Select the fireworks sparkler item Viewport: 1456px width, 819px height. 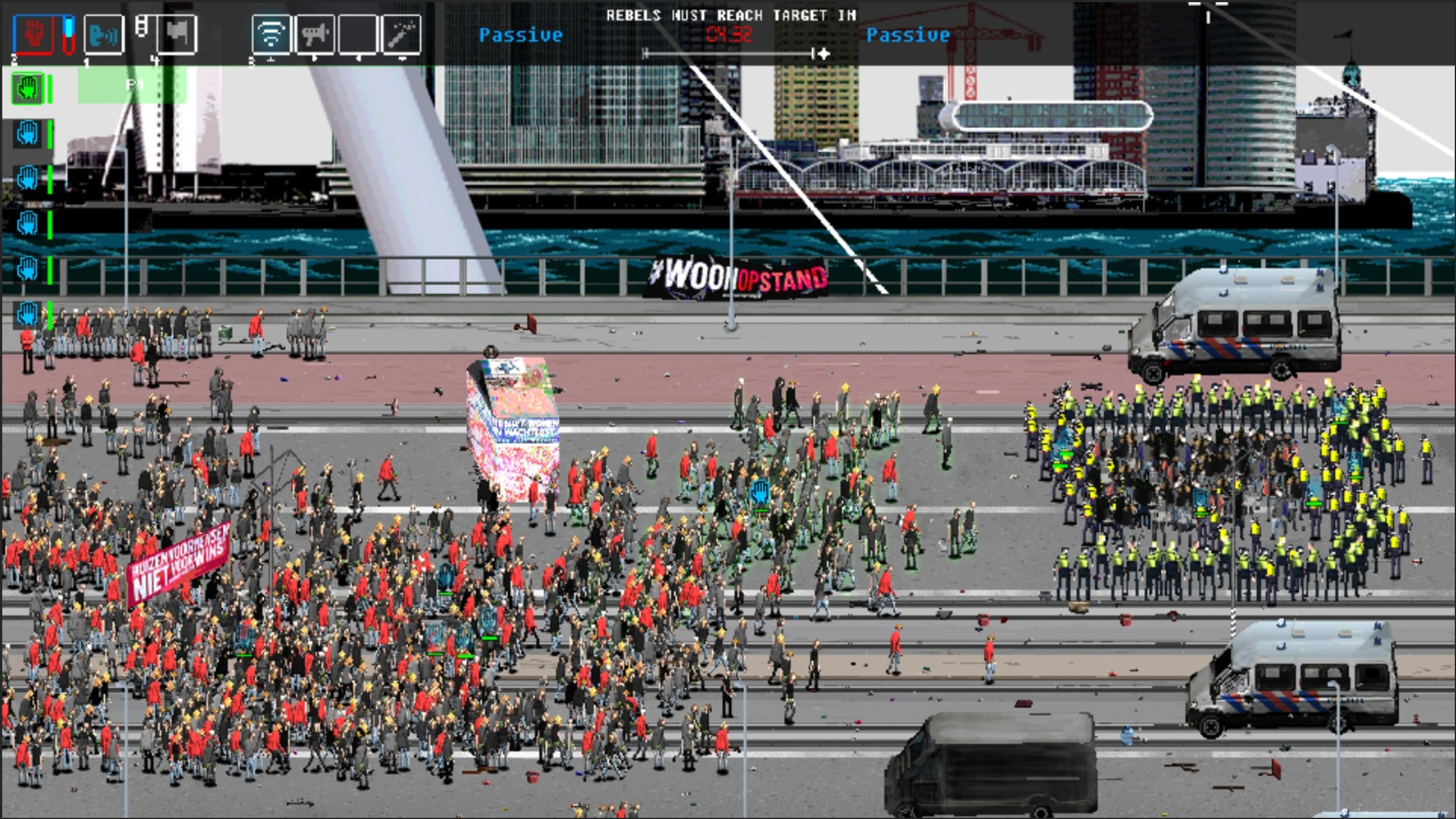click(x=401, y=34)
